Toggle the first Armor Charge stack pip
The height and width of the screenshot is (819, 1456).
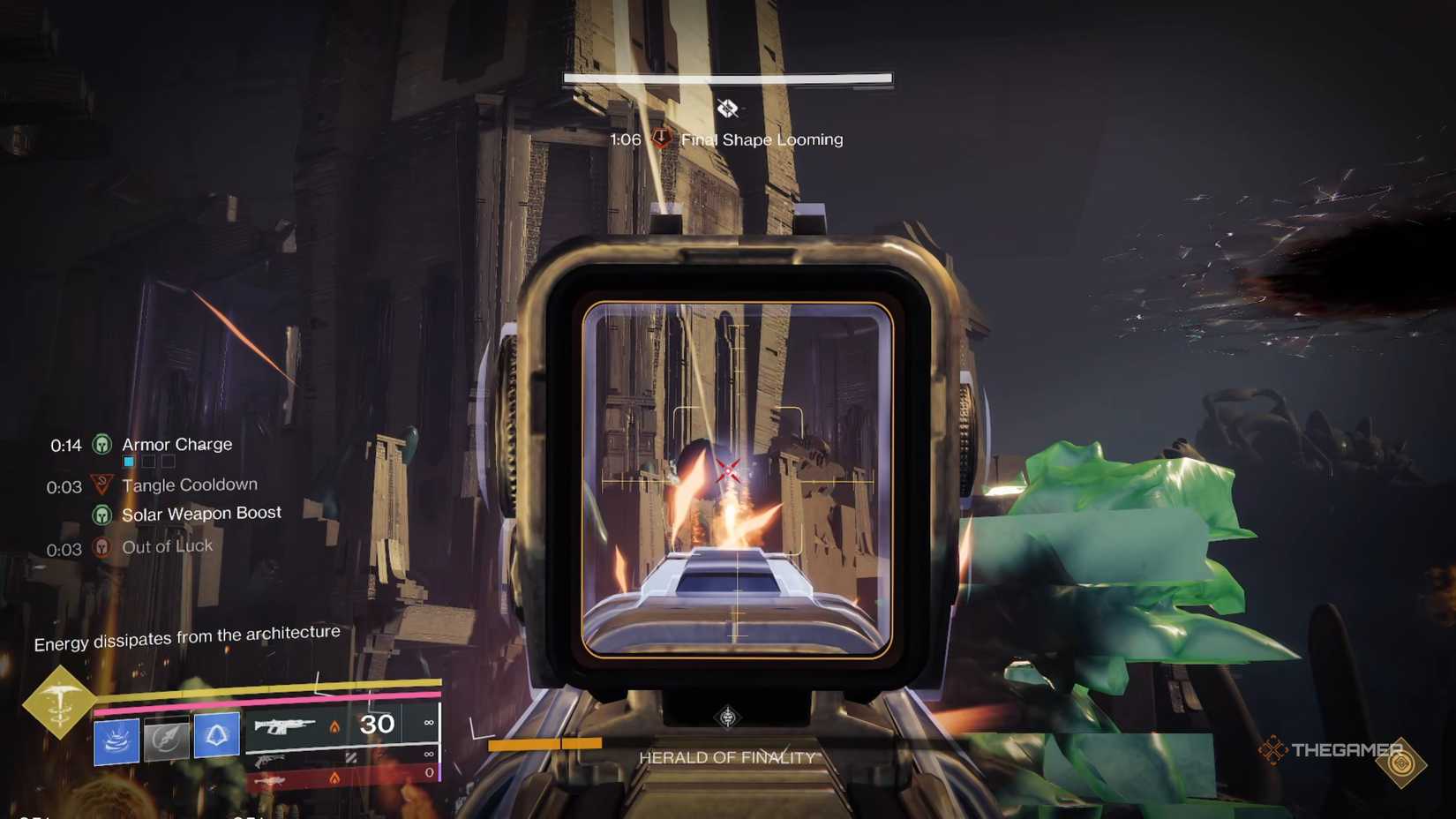coord(128,461)
